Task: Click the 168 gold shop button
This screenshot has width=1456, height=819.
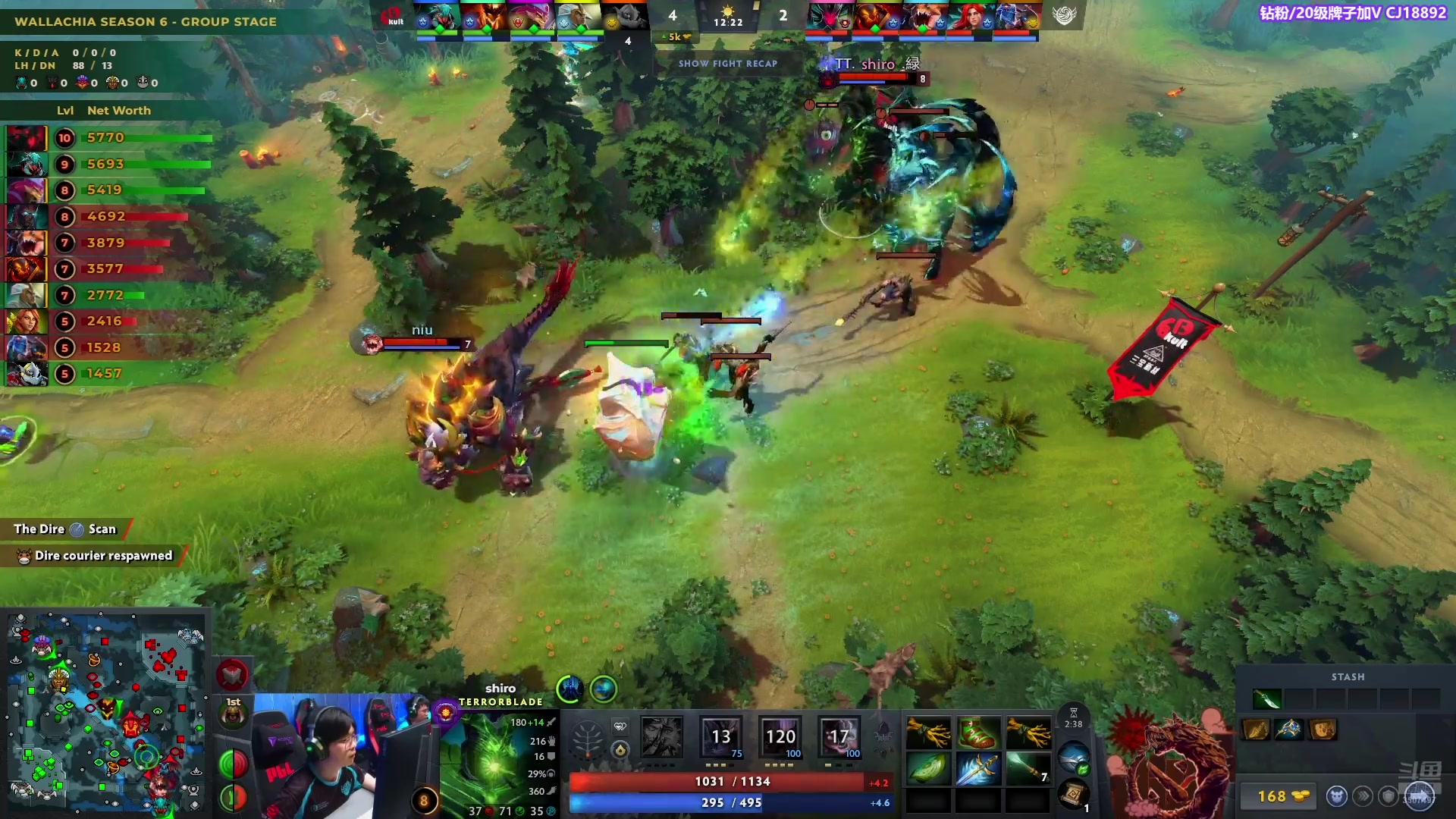Action: pos(1282,796)
